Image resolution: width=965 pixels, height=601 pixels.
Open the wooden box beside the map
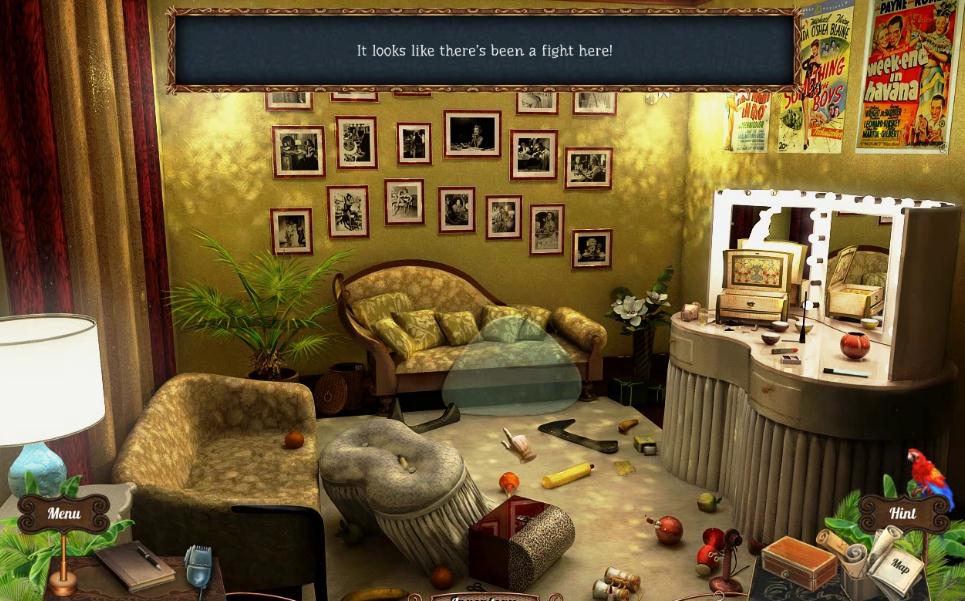tap(798, 563)
